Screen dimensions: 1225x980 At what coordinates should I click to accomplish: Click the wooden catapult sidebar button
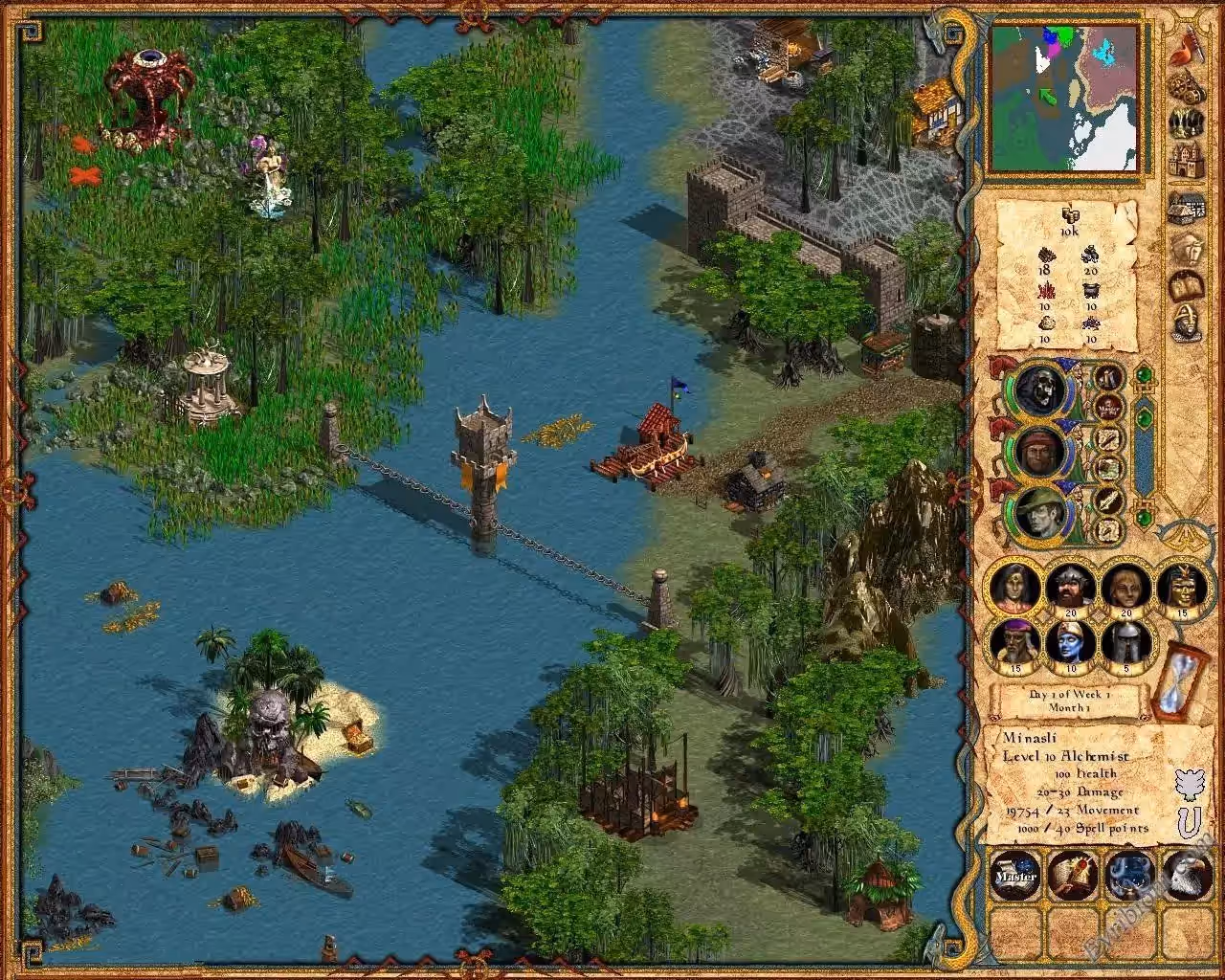[1187, 87]
